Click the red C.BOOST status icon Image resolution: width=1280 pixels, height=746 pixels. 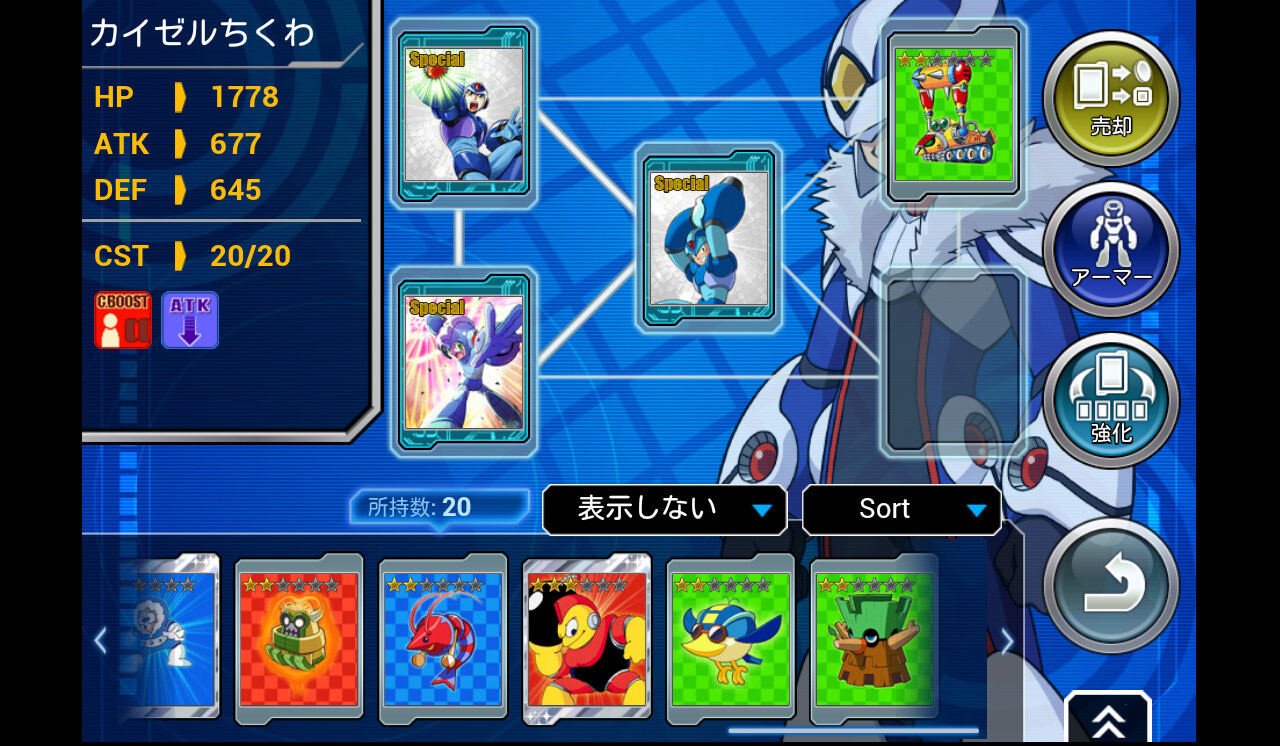[122, 322]
